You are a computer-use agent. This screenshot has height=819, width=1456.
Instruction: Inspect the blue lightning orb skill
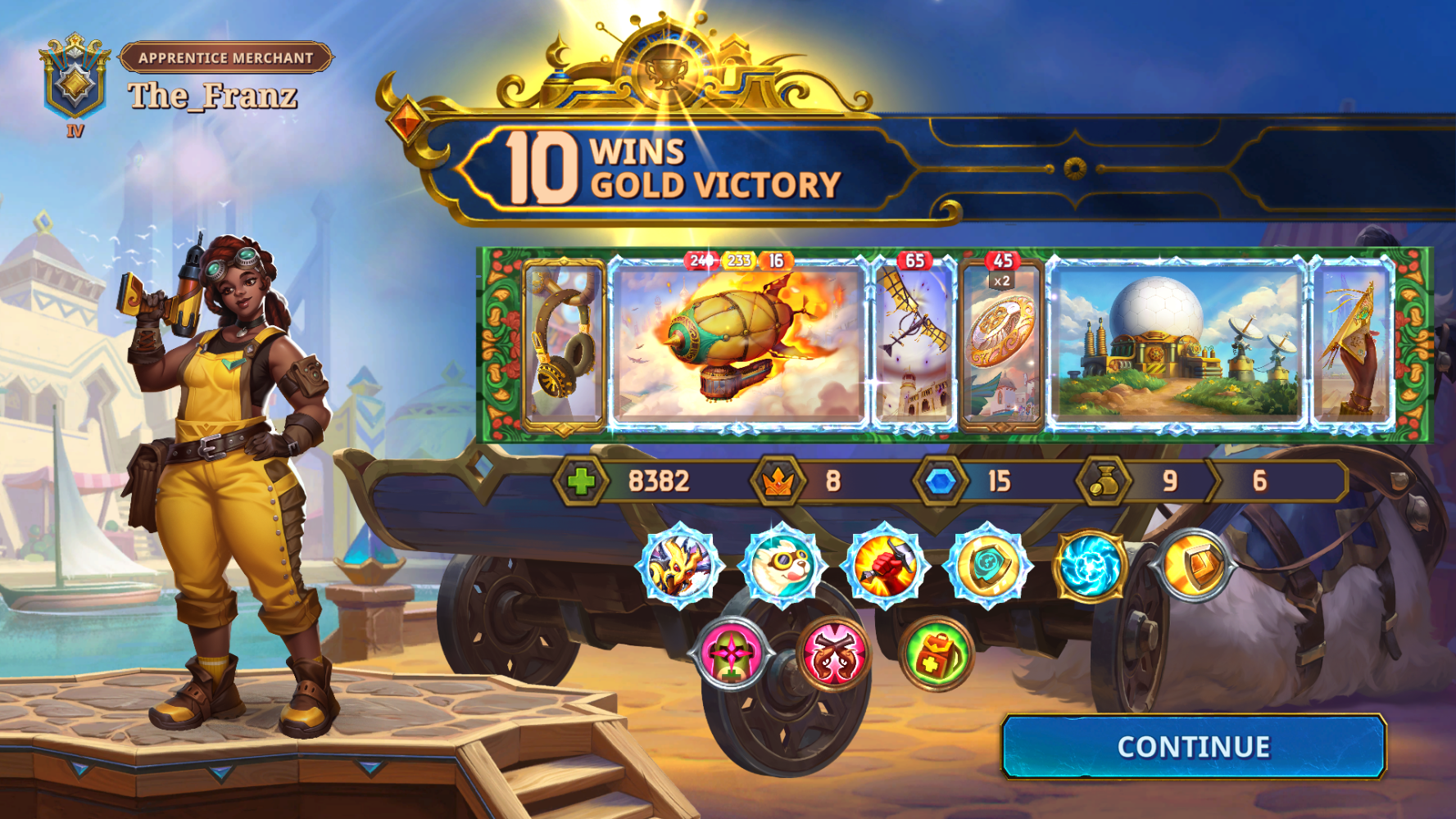1090,564
